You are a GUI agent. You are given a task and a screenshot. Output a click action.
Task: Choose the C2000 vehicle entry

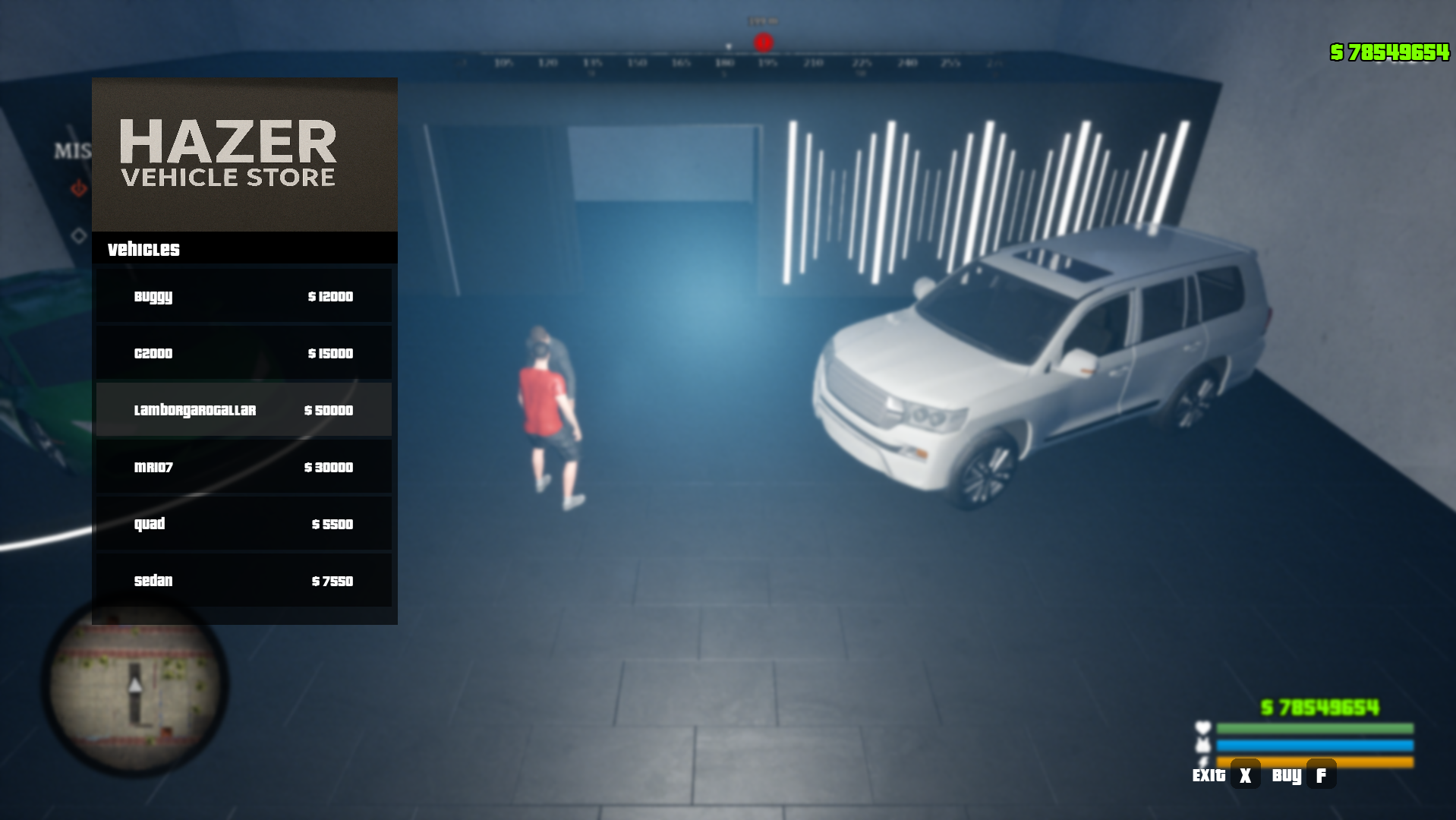244,353
